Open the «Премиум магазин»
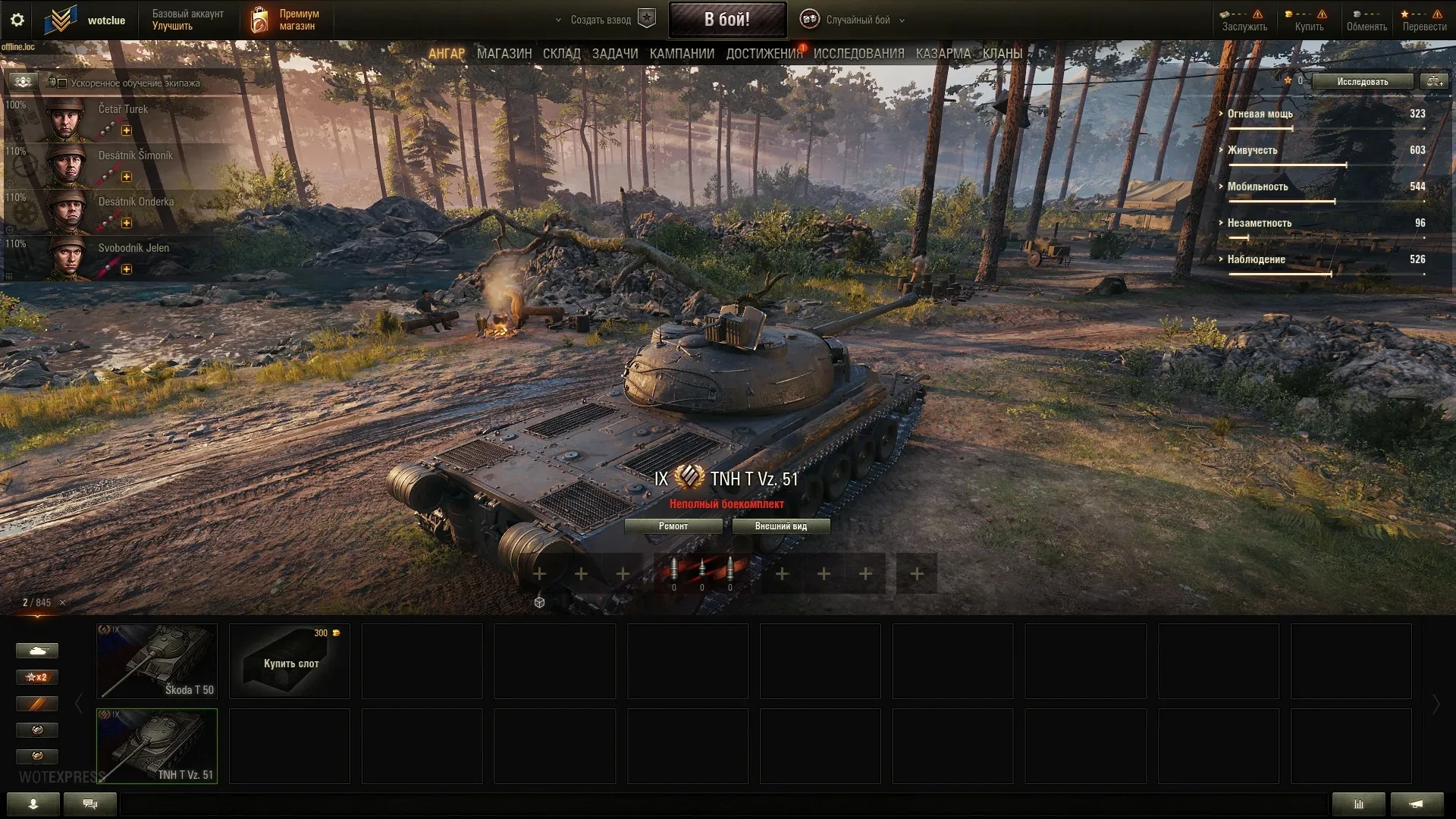The image size is (1456, 819). tap(286, 20)
